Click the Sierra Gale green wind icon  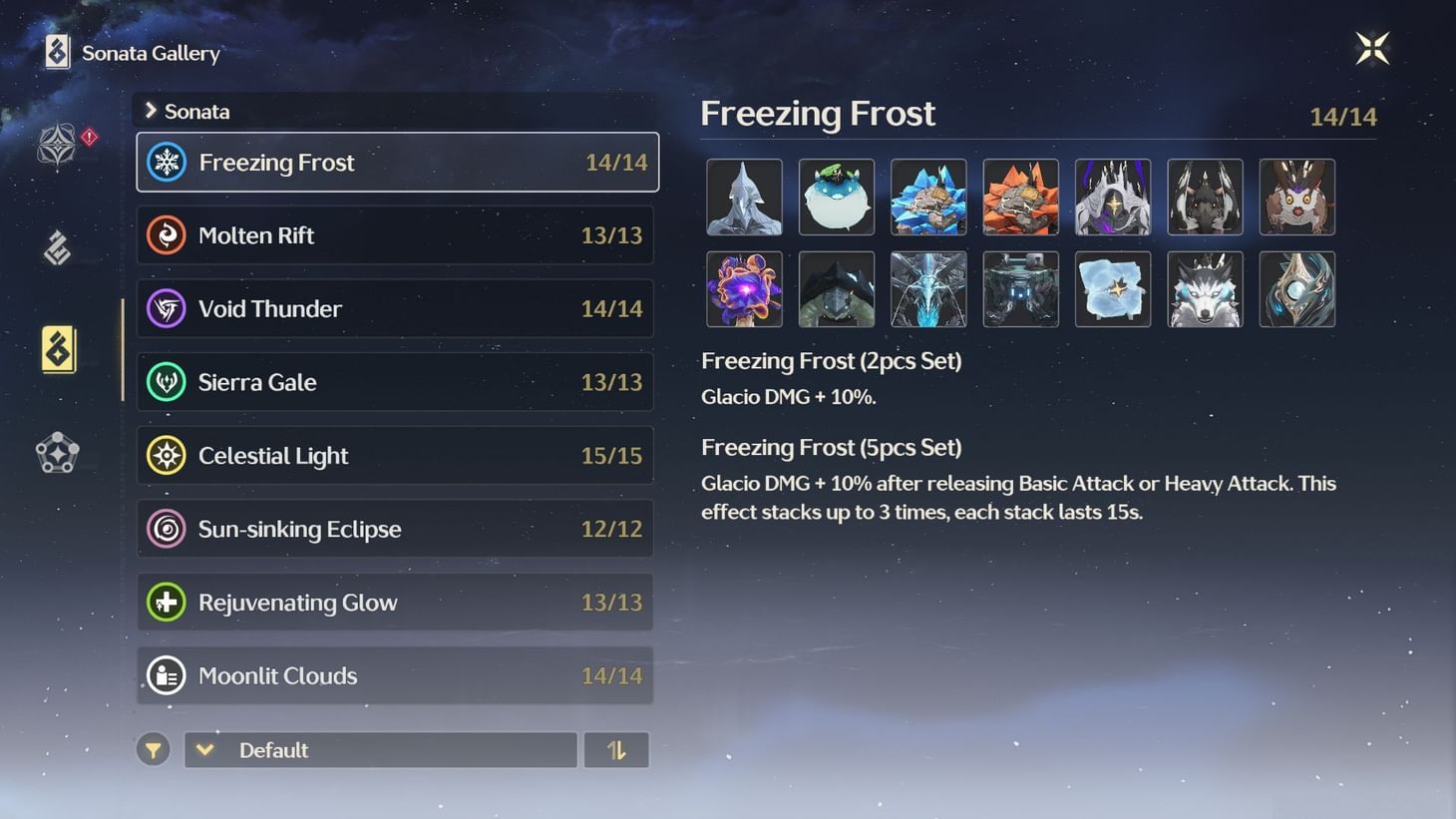pyautogui.click(x=168, y=381)
